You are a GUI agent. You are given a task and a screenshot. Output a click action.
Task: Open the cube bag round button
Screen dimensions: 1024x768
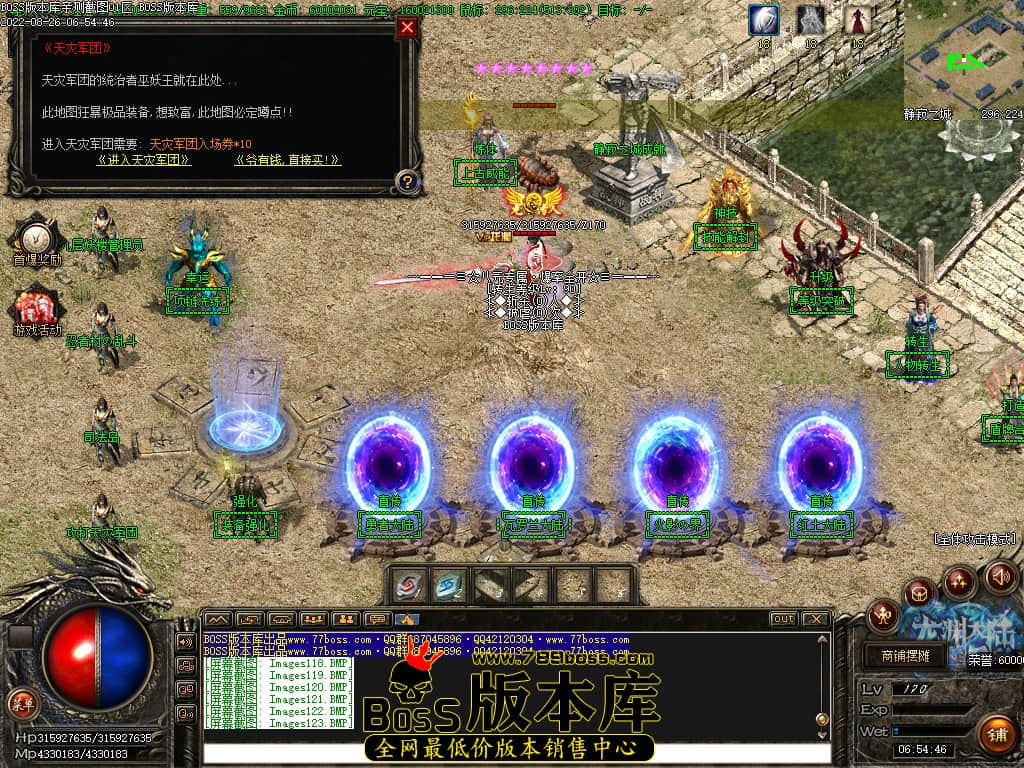tap(919, 594)
